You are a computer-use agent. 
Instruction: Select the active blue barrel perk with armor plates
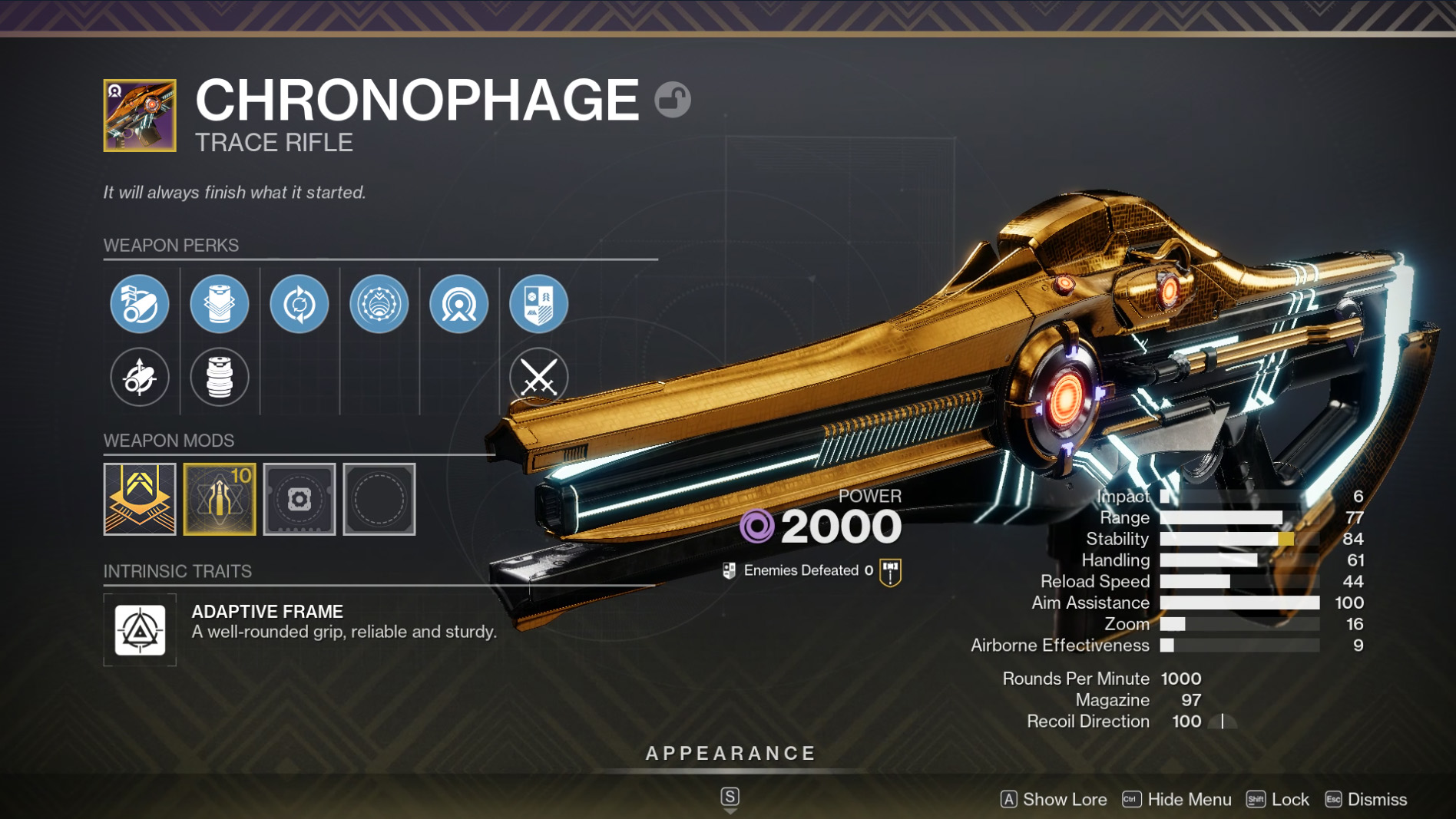point(140,304)
